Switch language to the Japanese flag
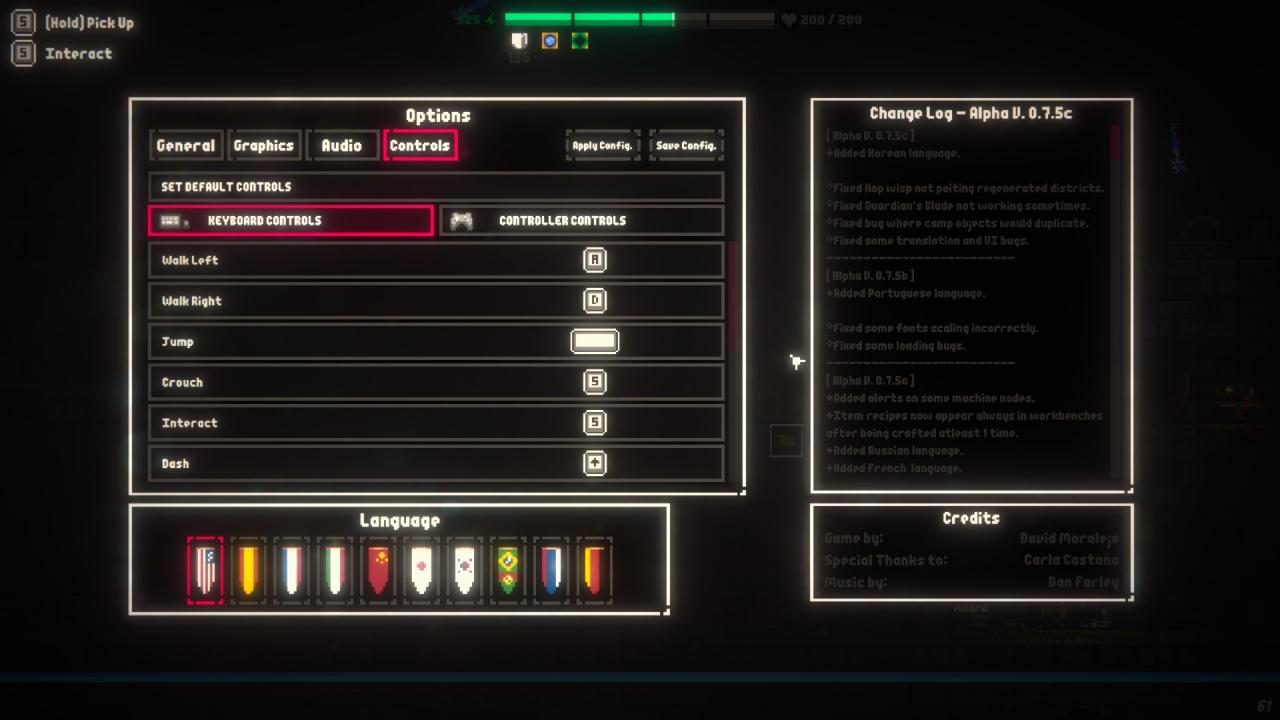Image resolution: width=1280 pixels, height=720 pixels. click(x=421, y=570)
